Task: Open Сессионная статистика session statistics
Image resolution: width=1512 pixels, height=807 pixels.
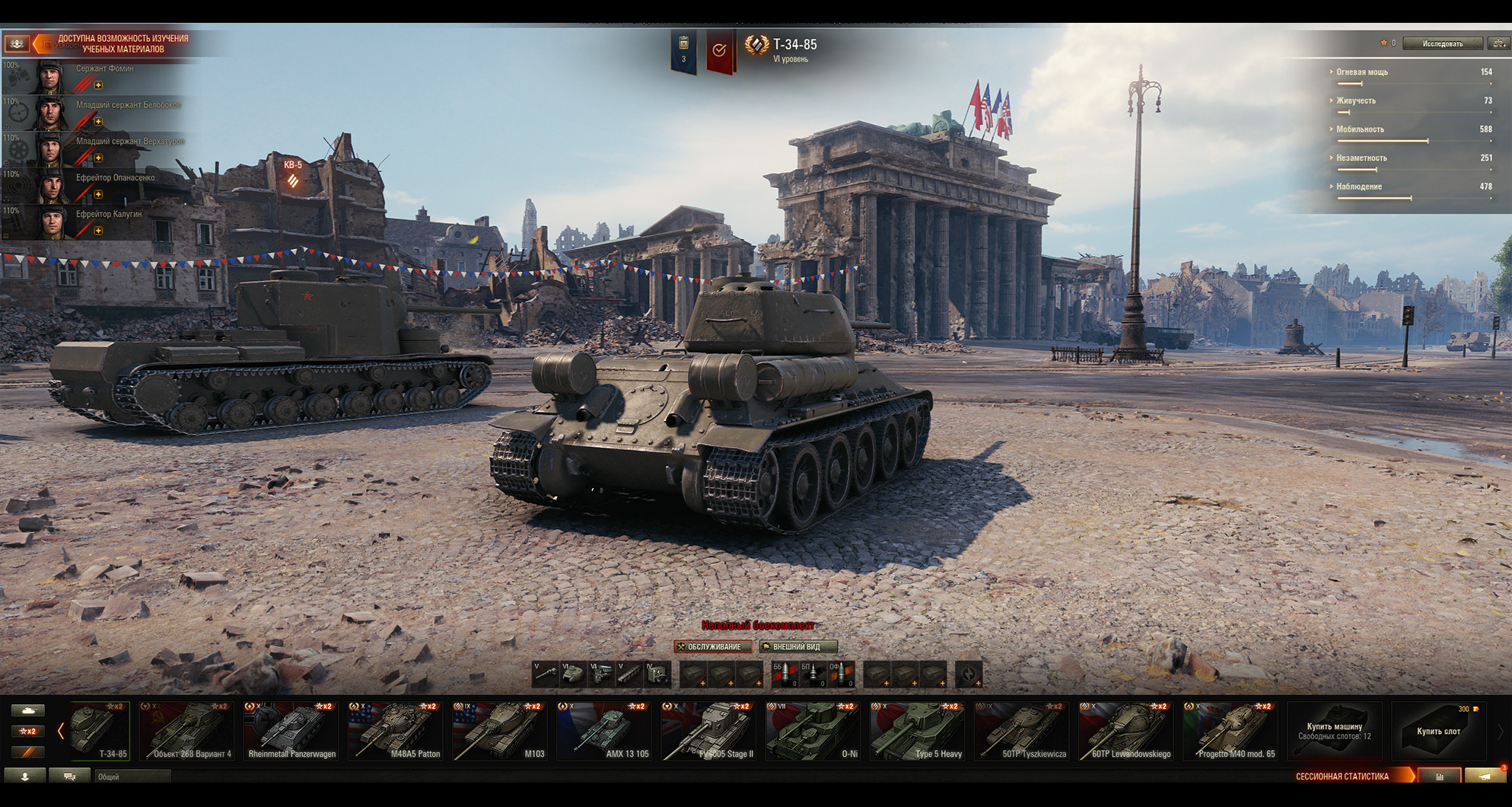Action: point(1342,777)
